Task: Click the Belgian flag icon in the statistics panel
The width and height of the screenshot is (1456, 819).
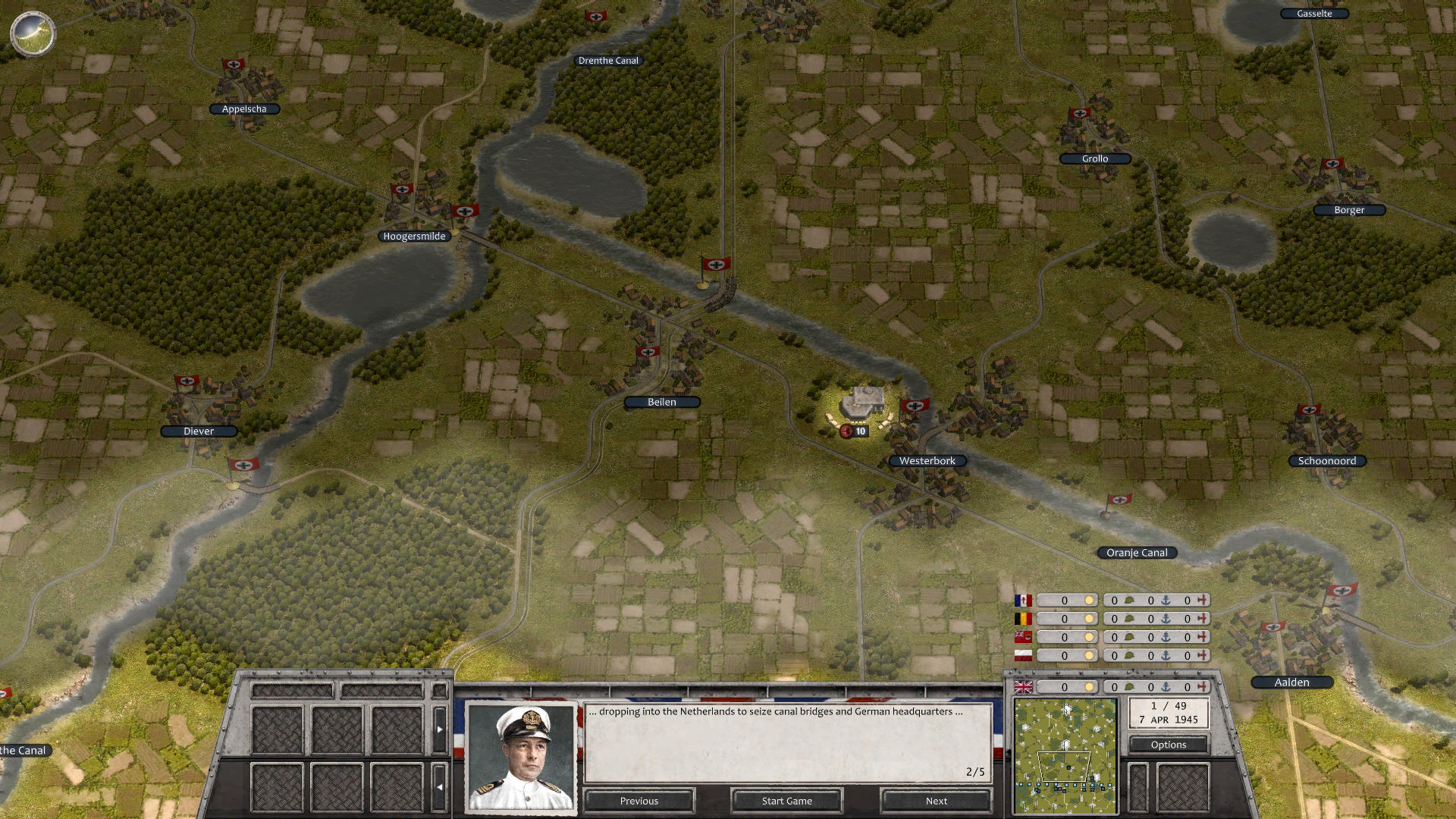Action: [x=1022, y=619]
